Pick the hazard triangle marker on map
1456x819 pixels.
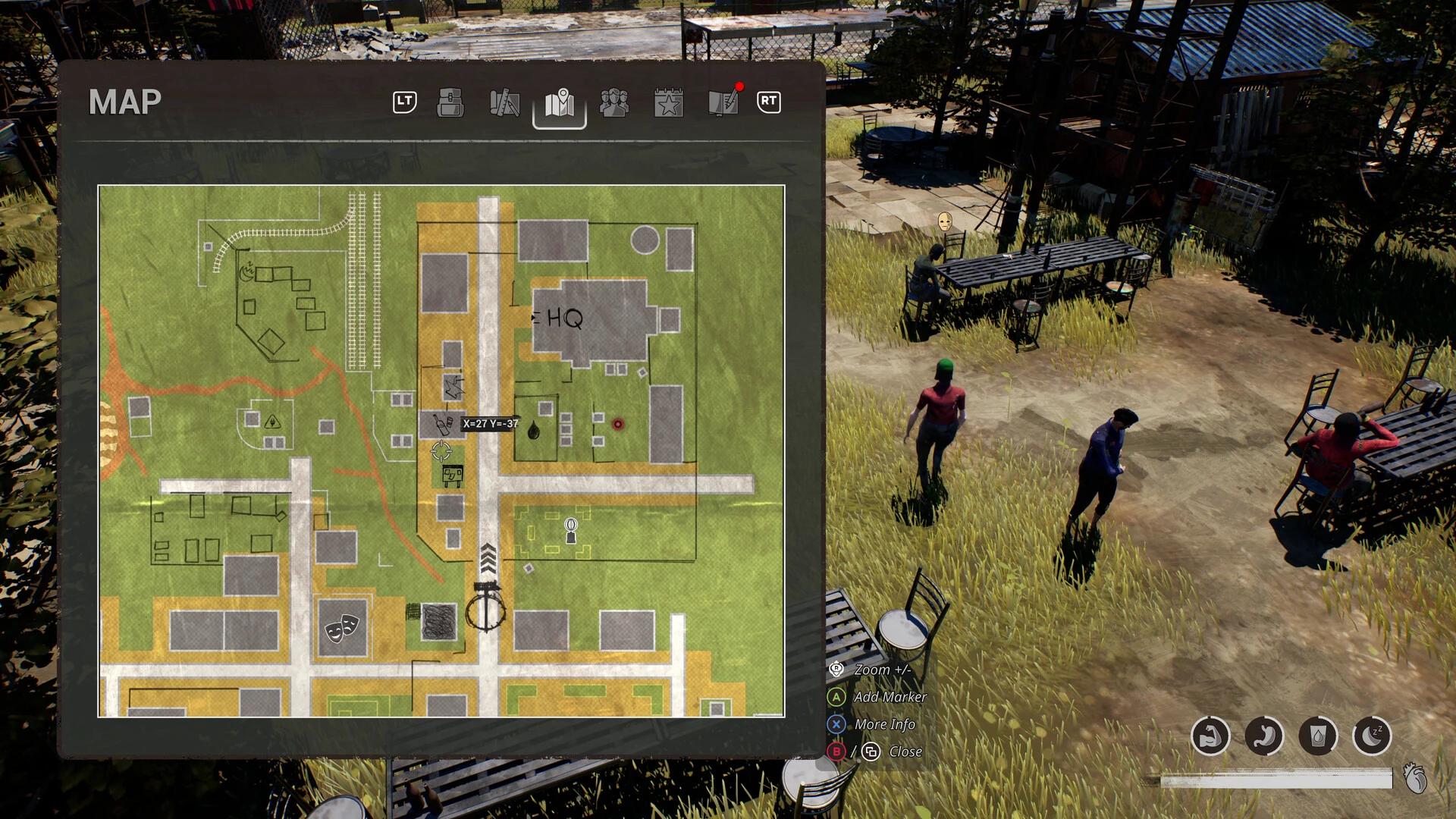tap(272, 422)
